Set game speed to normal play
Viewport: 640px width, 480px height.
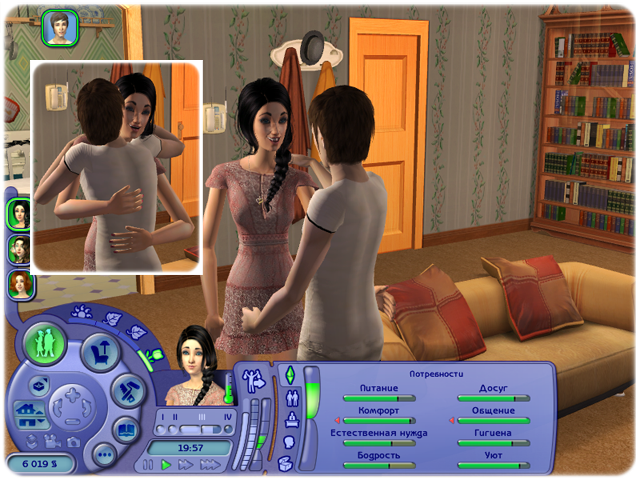[x=167, y=465]
